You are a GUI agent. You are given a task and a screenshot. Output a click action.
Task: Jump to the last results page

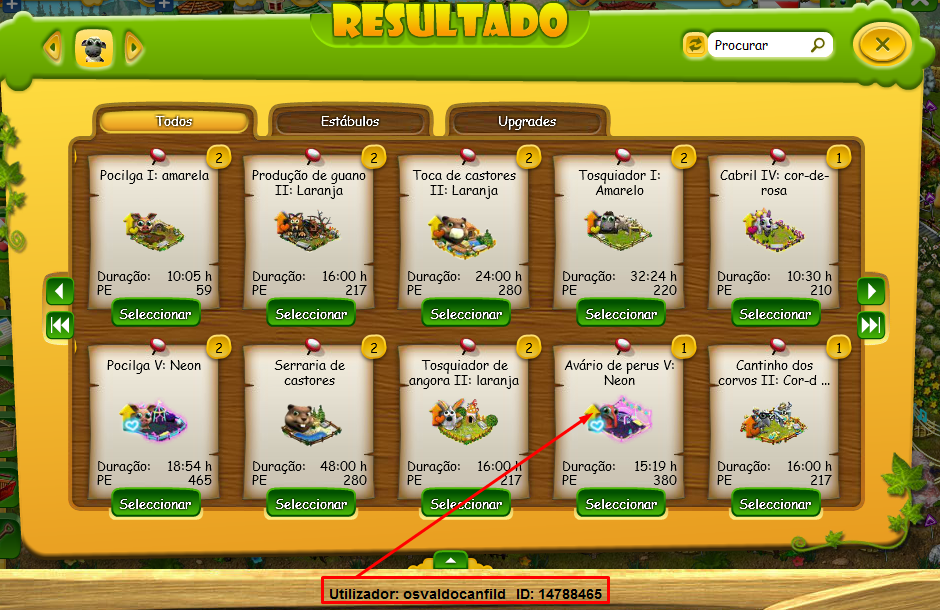click(871, 325)
